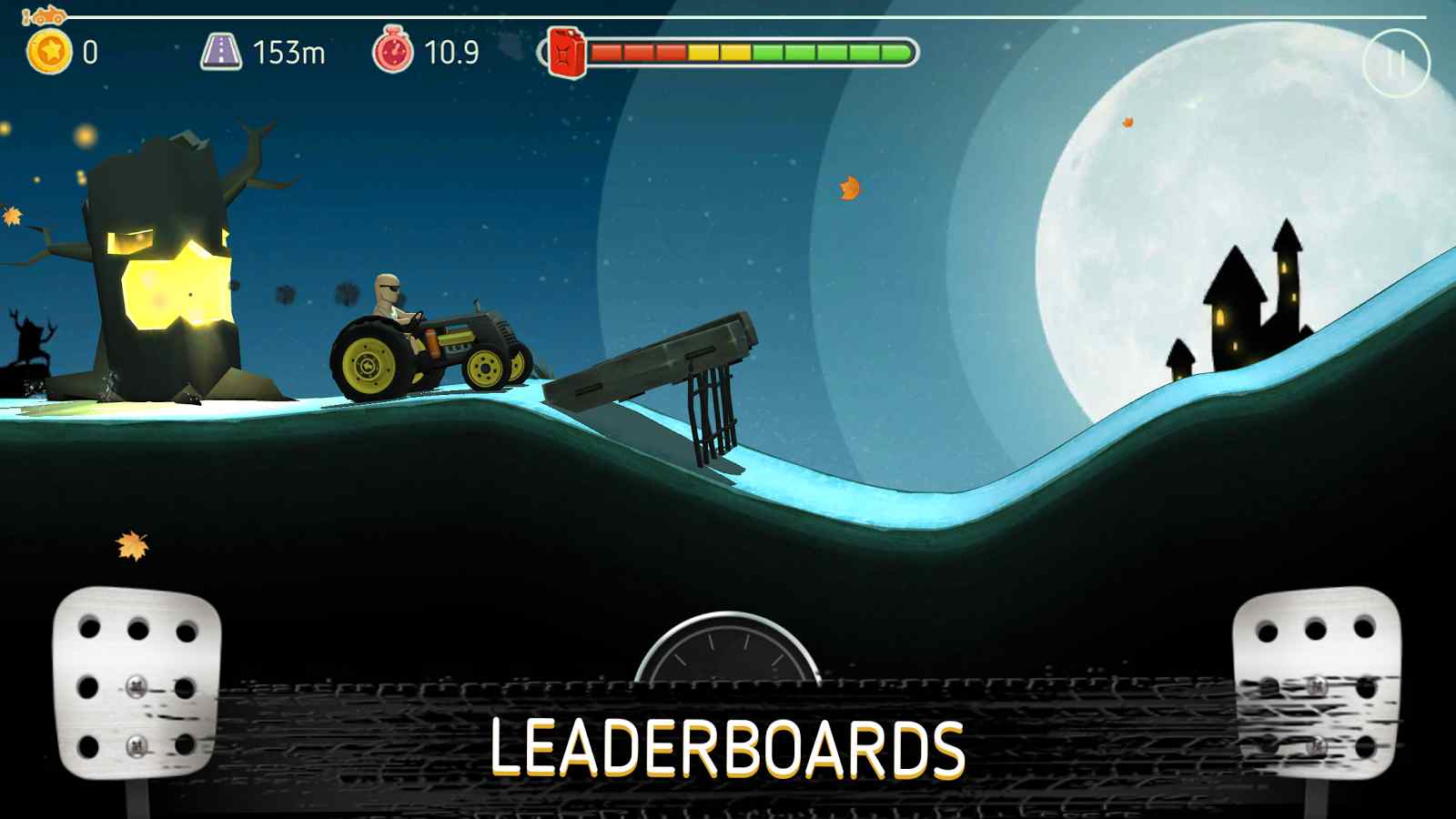Click the HUD stats bar at the top

coord(455,52)
